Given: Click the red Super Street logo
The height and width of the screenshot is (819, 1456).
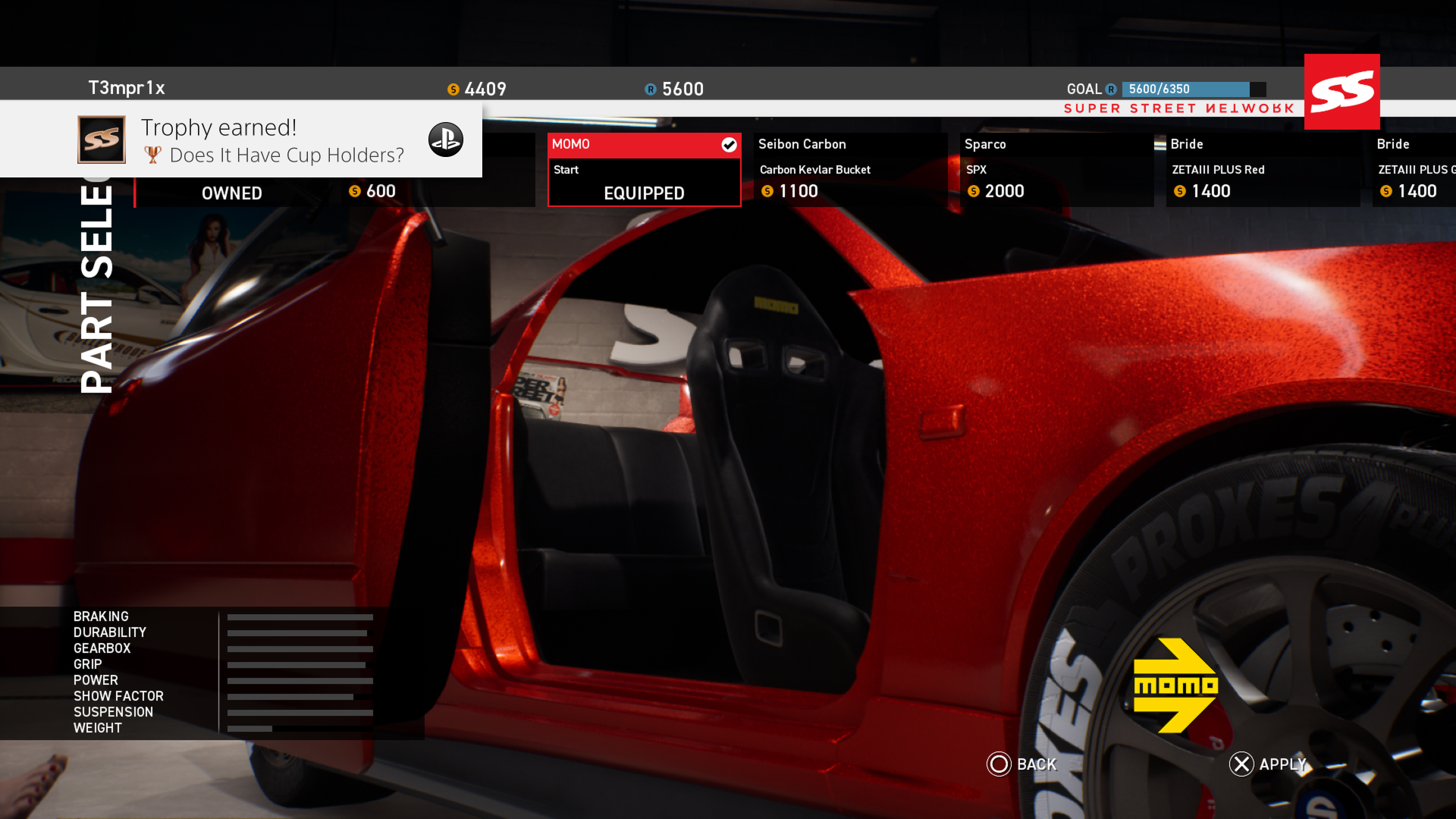Looking at the screenshot, I should (1341, 92).
